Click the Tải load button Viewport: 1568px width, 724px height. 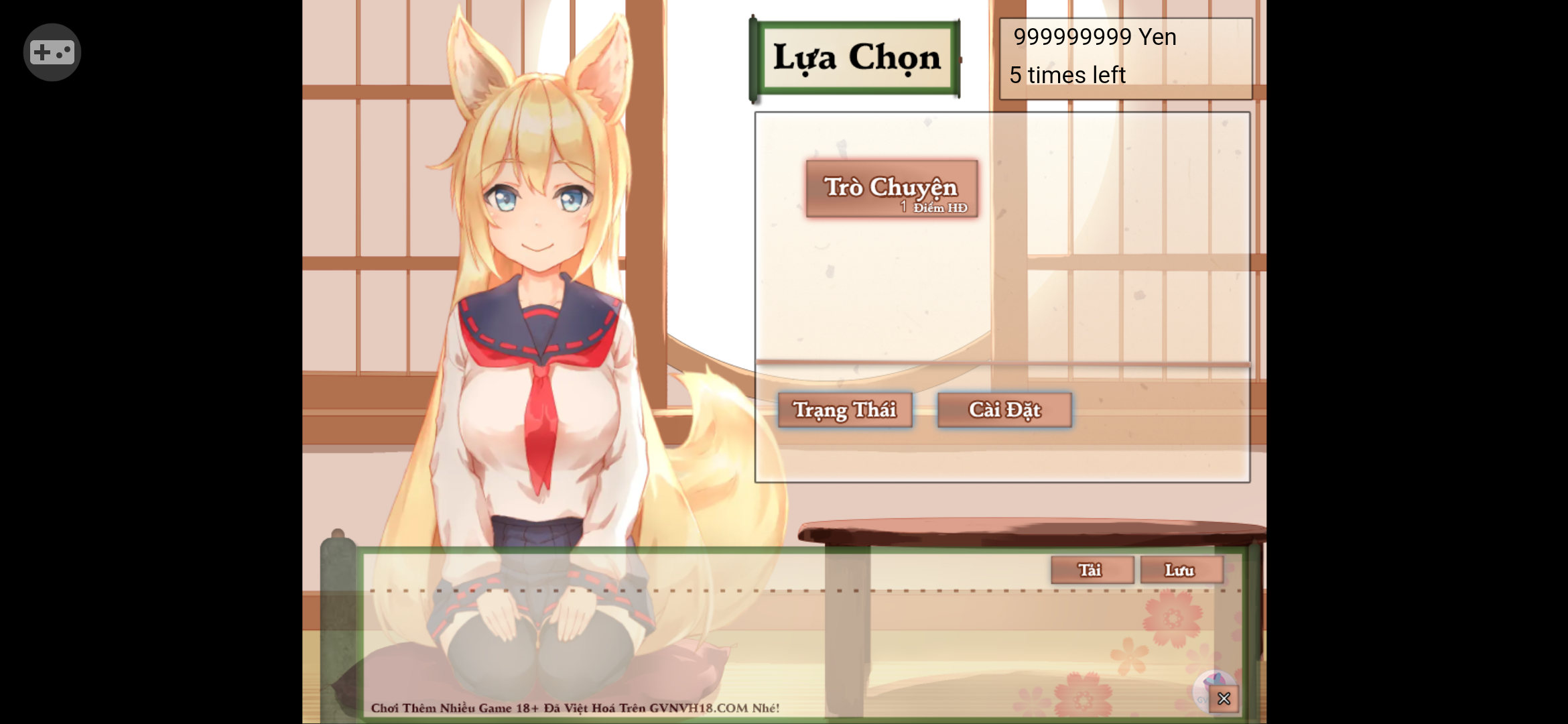[x=1092, y=570]
